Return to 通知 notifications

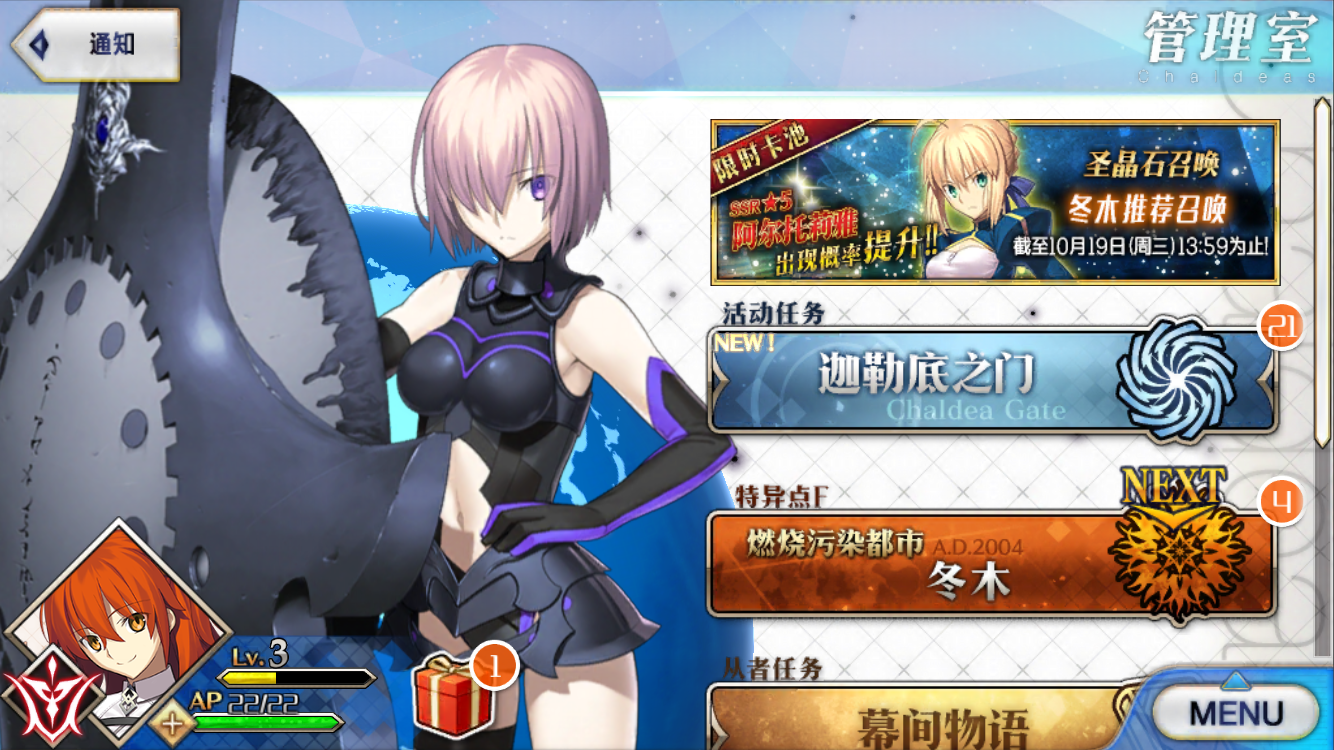point(110,43)
